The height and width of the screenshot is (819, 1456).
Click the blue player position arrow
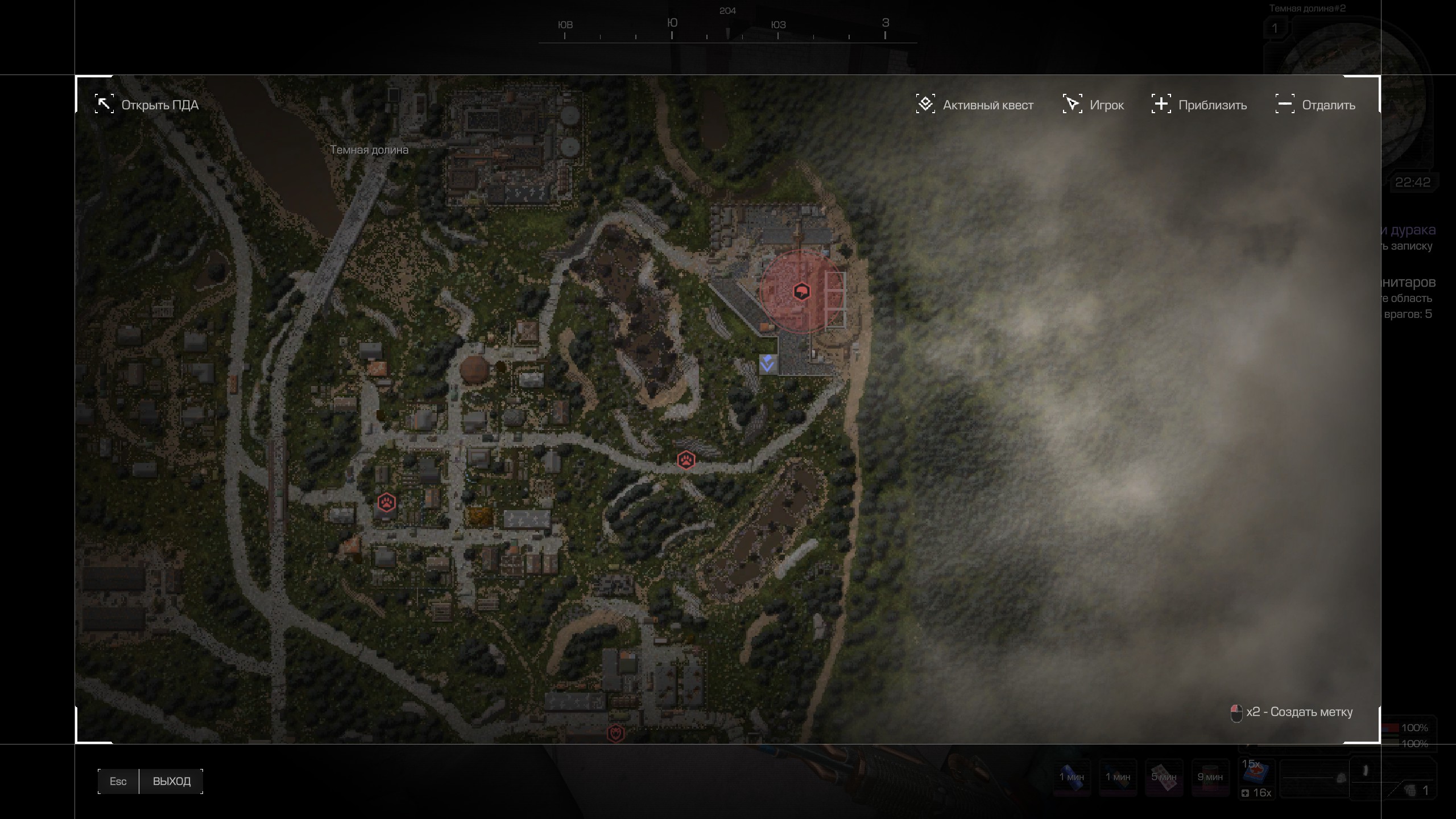pyautogui.click(x=767, y=364)
